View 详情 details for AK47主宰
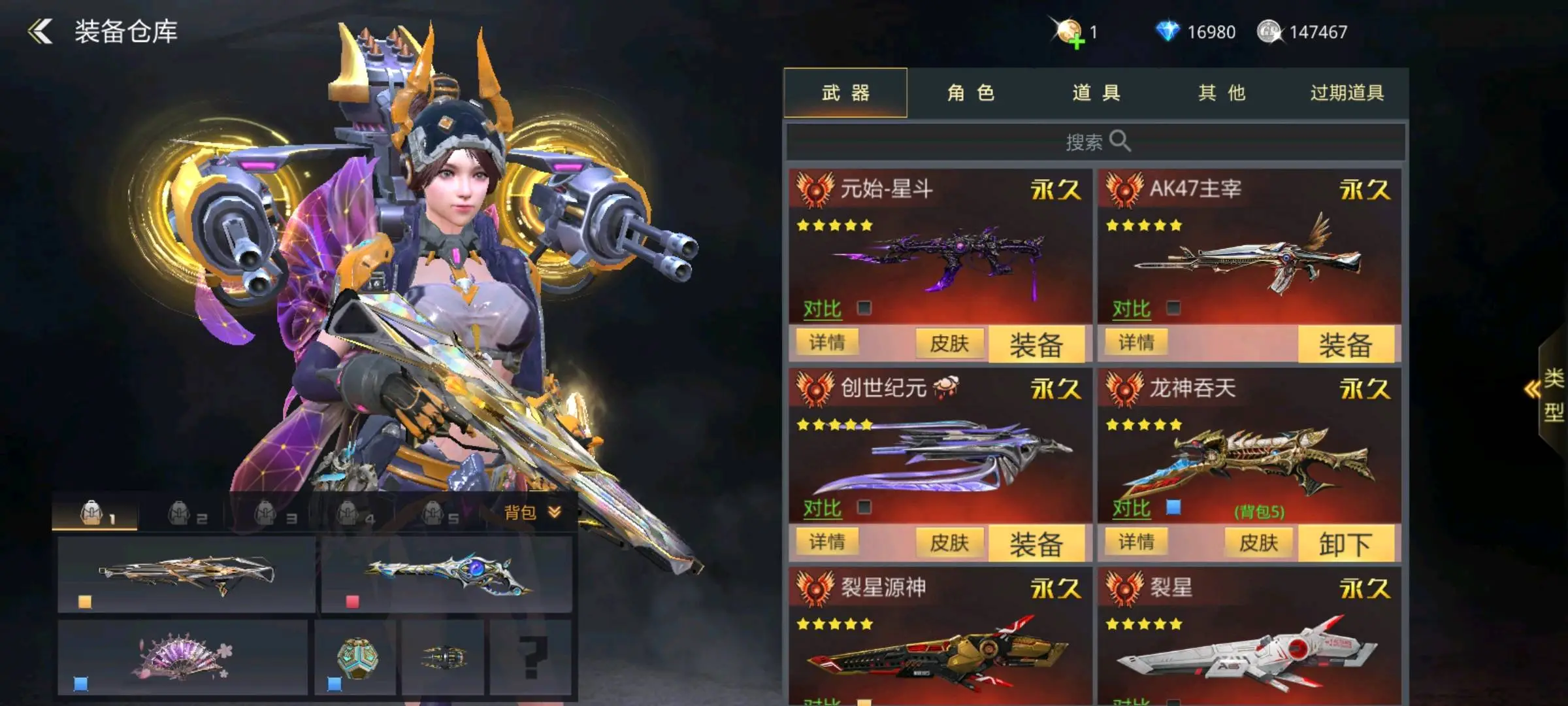 1136,342
